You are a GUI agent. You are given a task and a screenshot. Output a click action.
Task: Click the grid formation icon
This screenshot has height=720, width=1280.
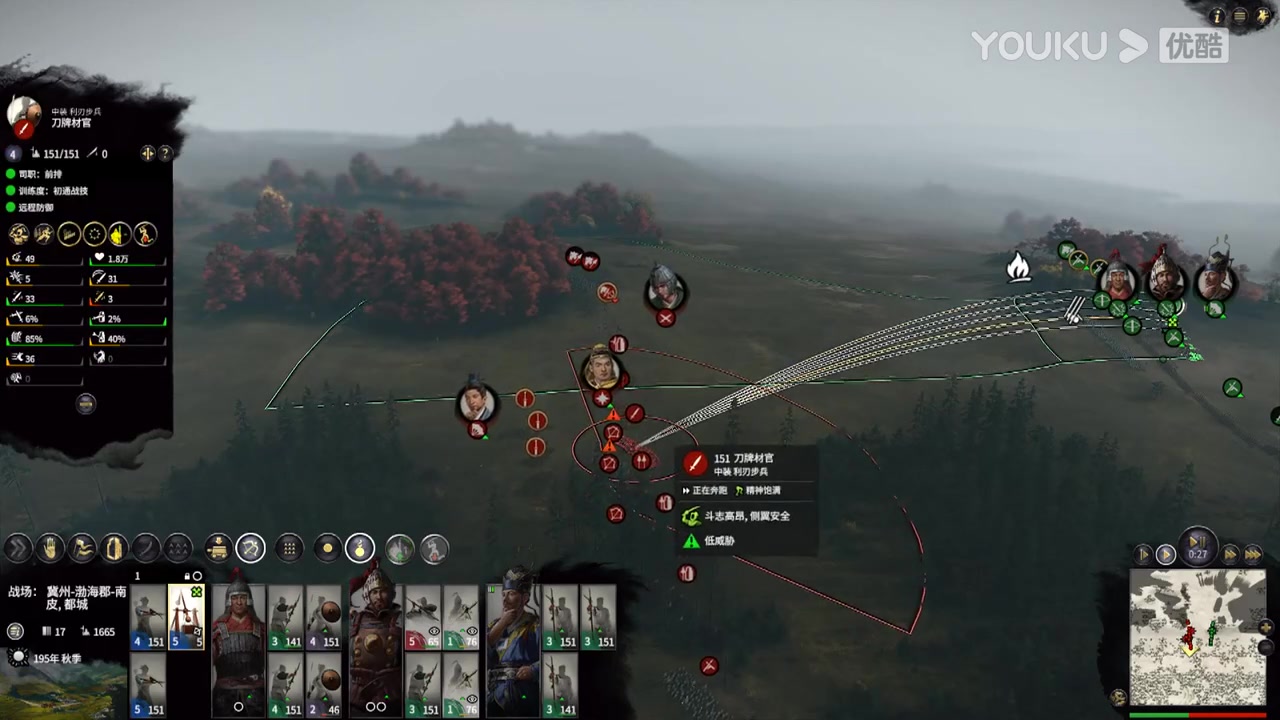click(289, 547)
